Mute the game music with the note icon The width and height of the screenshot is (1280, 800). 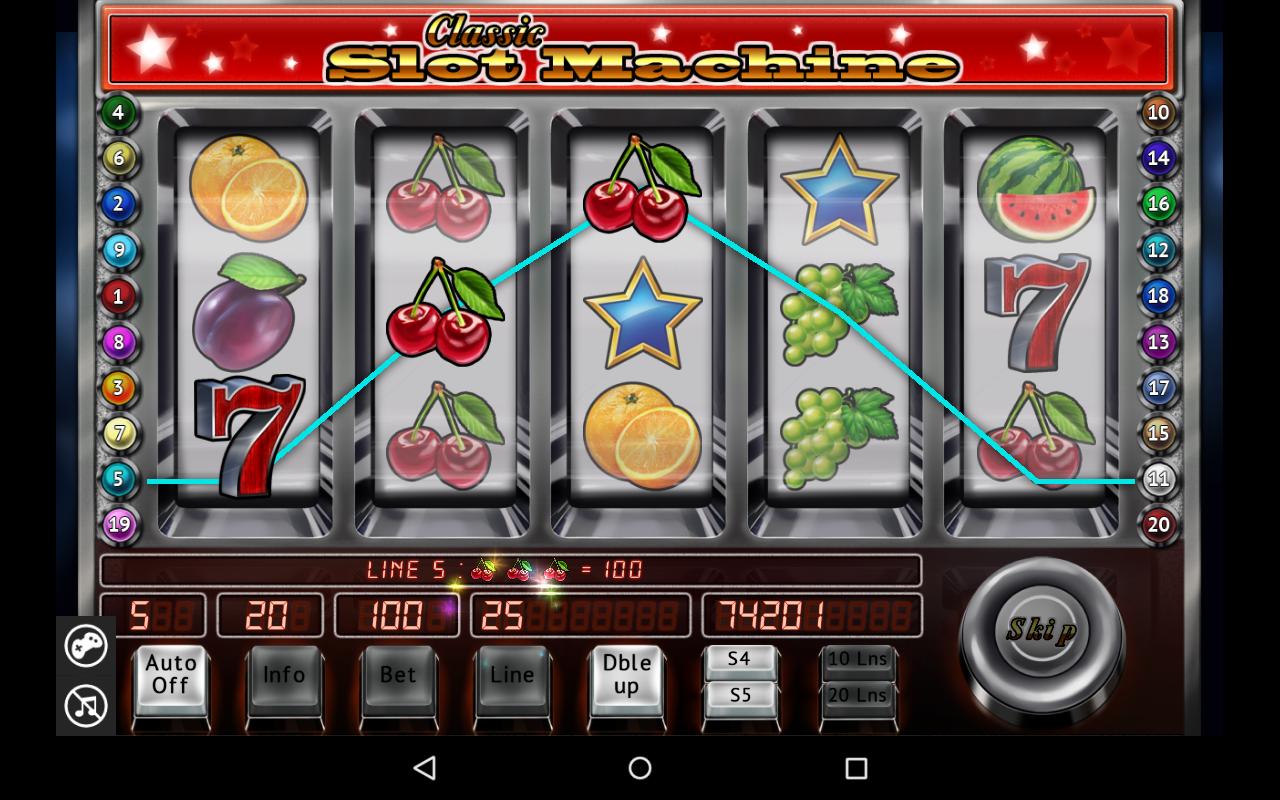[x=86, y=705]
